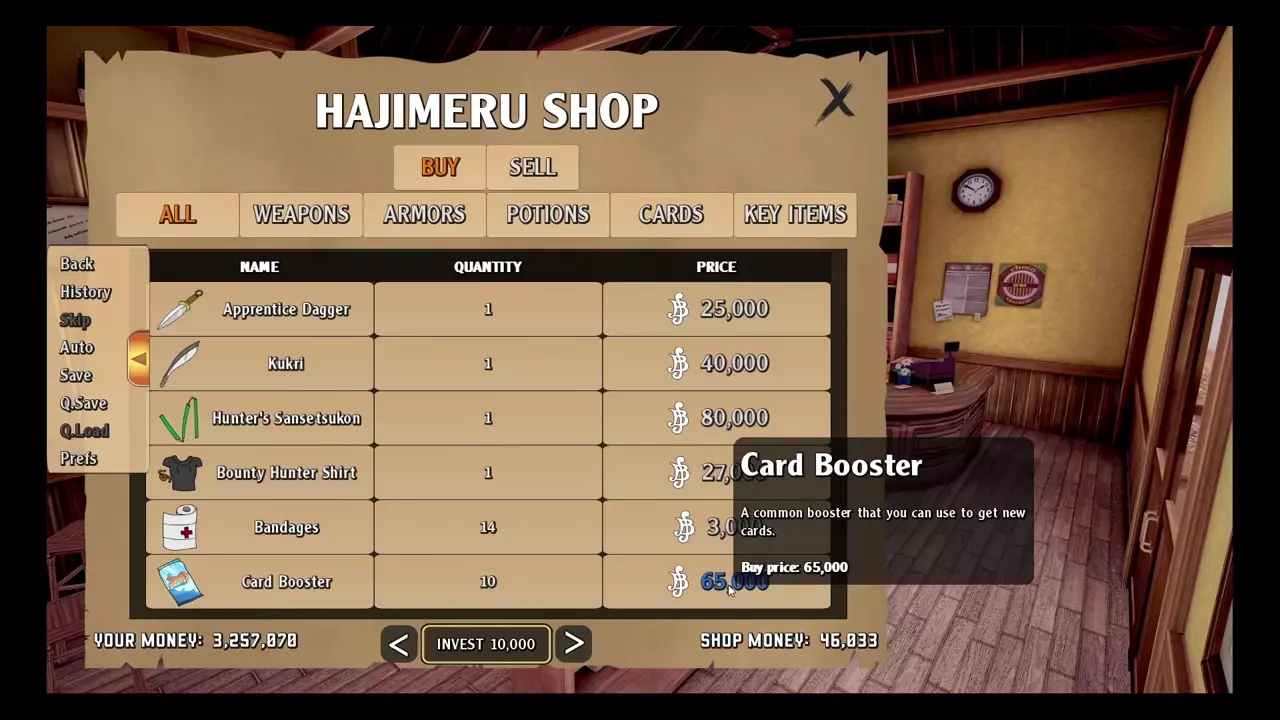Purchase Bandages from the list
This screenshot has height=720, width=1280.
[286, 528]
